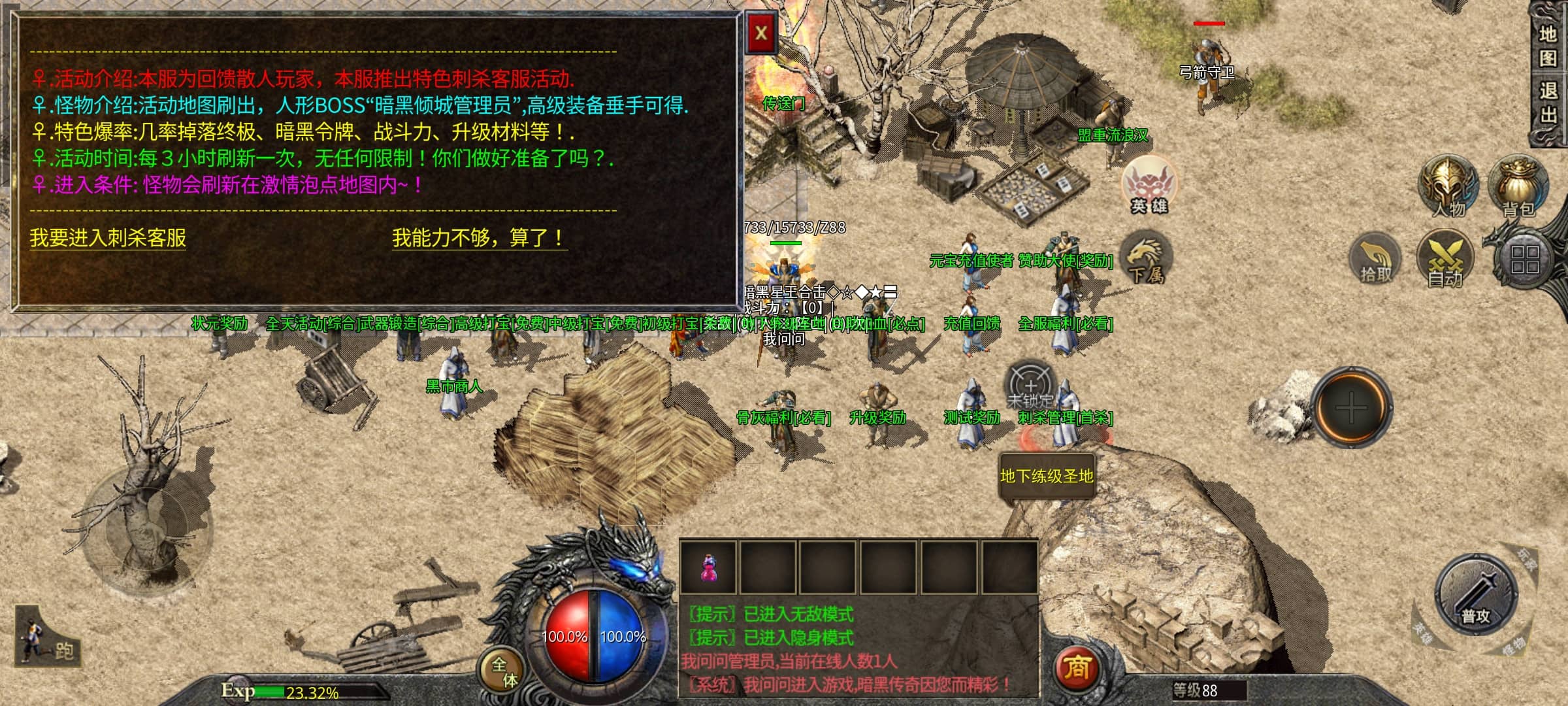
Task: Tap the unlocked target (未锁定) crosshair
Action: [1031, 386]
